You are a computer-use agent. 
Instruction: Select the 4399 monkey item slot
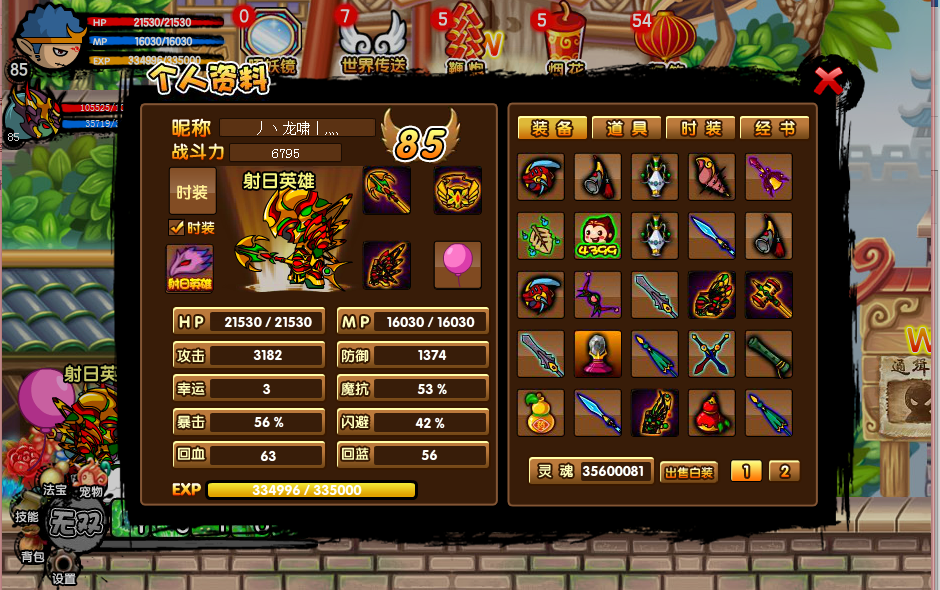[x=598, y=236]
